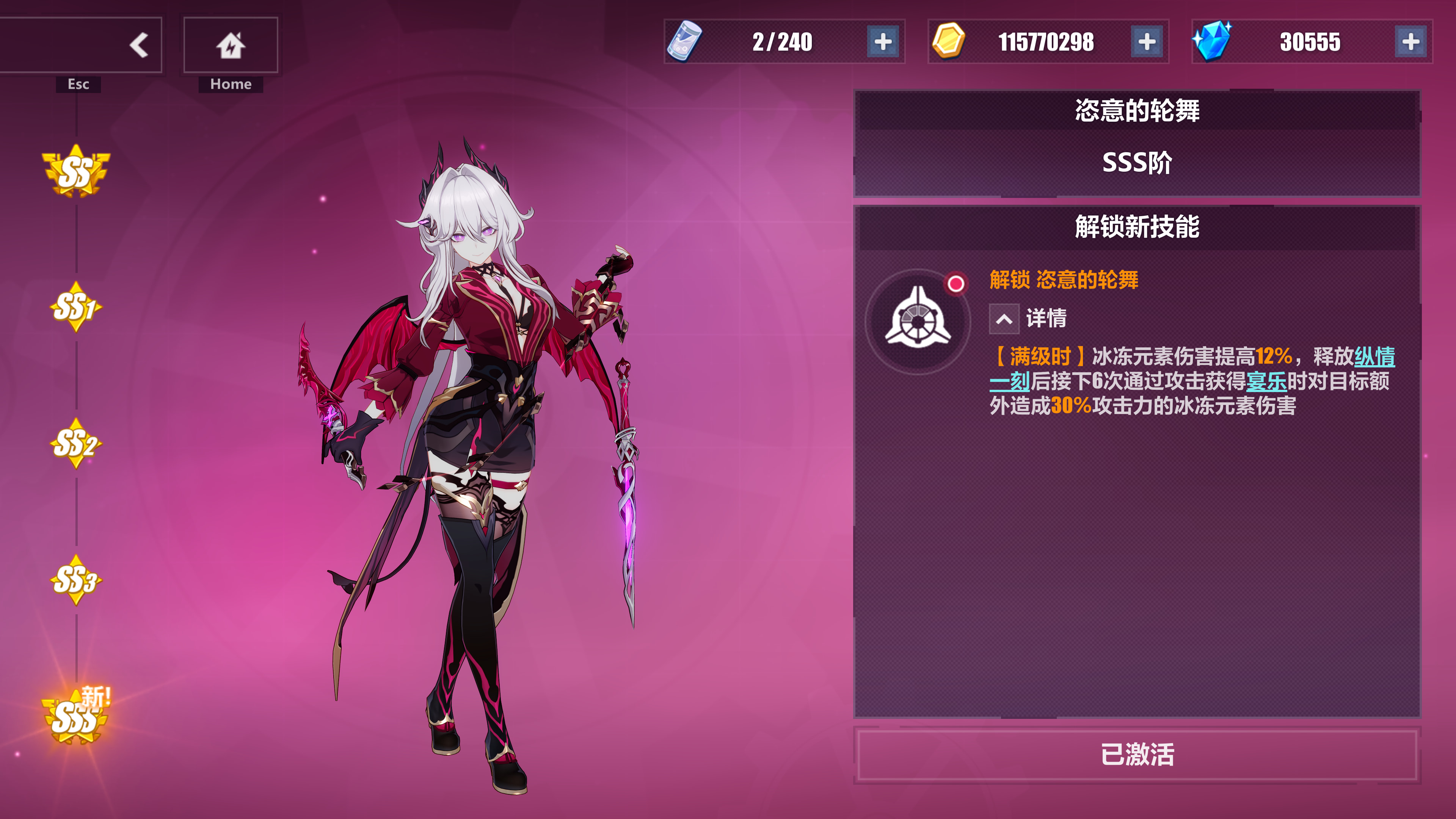Show the 宴乐 keyword explanation
The width and height of the screenshot is (1456, 819).
[1266, 381]
